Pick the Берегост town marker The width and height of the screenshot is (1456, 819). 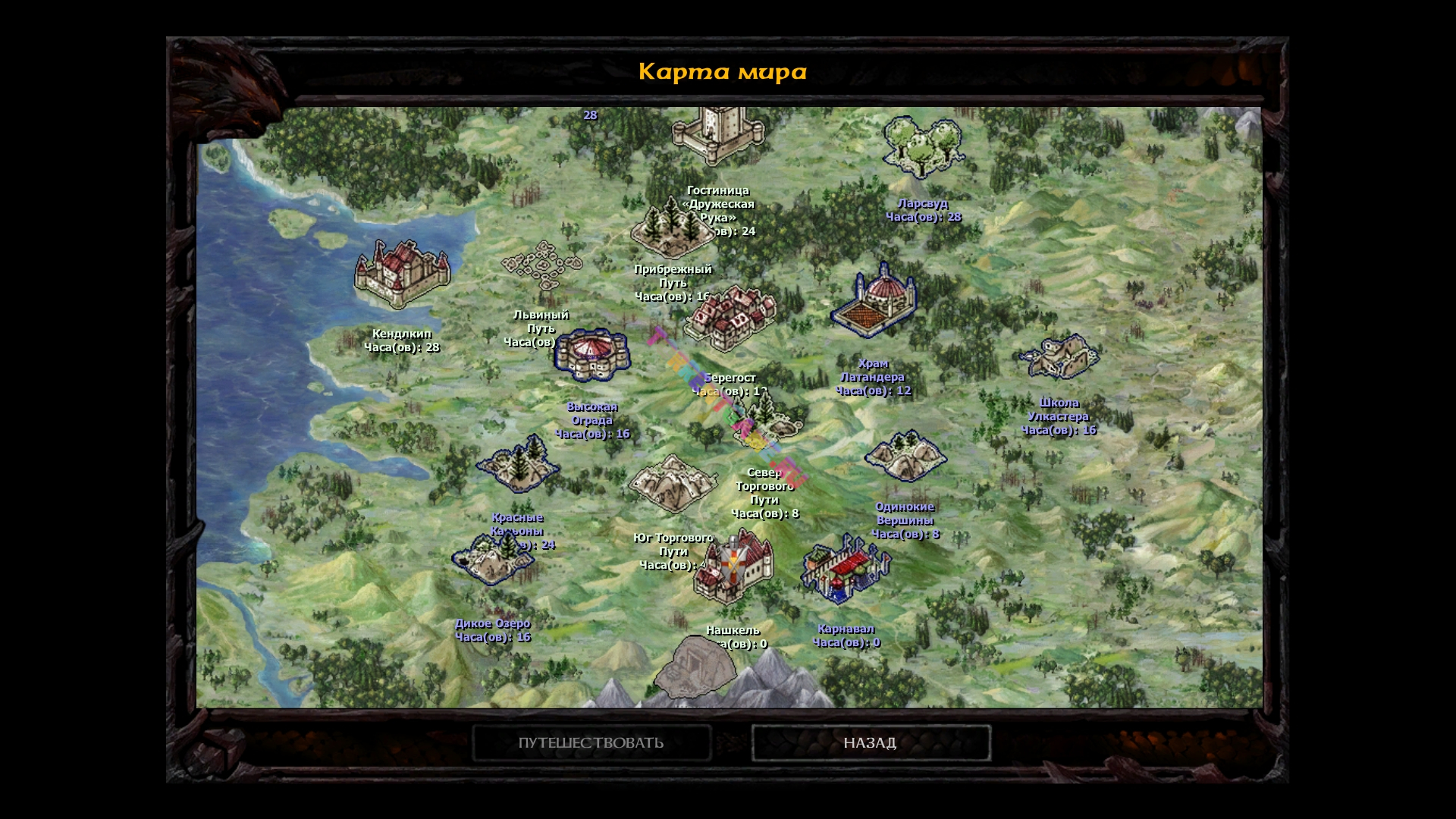pyautogui.click(x=731, y=317)
